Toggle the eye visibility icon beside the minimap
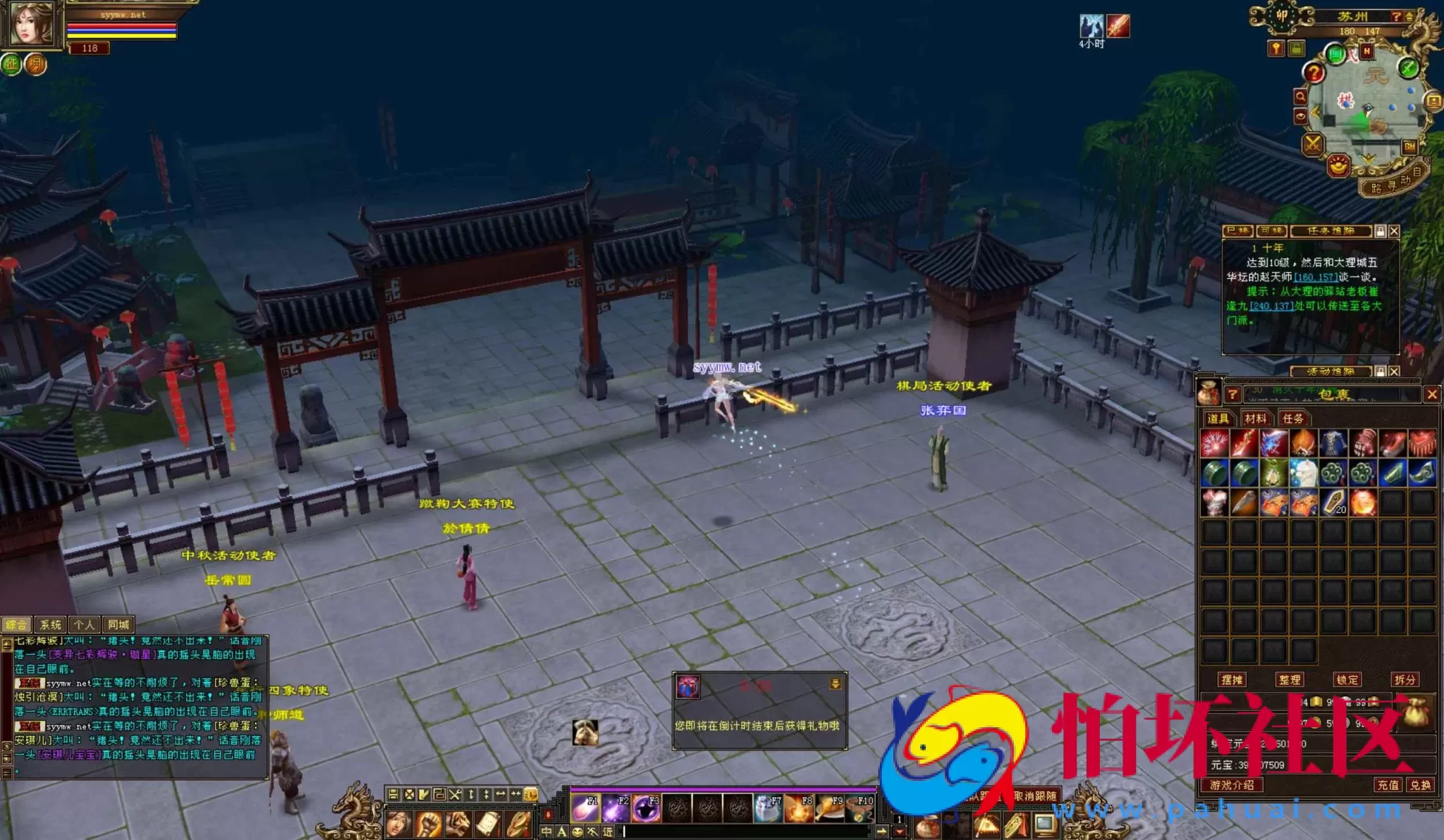The width and height of the screenshot is (1444, 840). [x=1300, y=116]
